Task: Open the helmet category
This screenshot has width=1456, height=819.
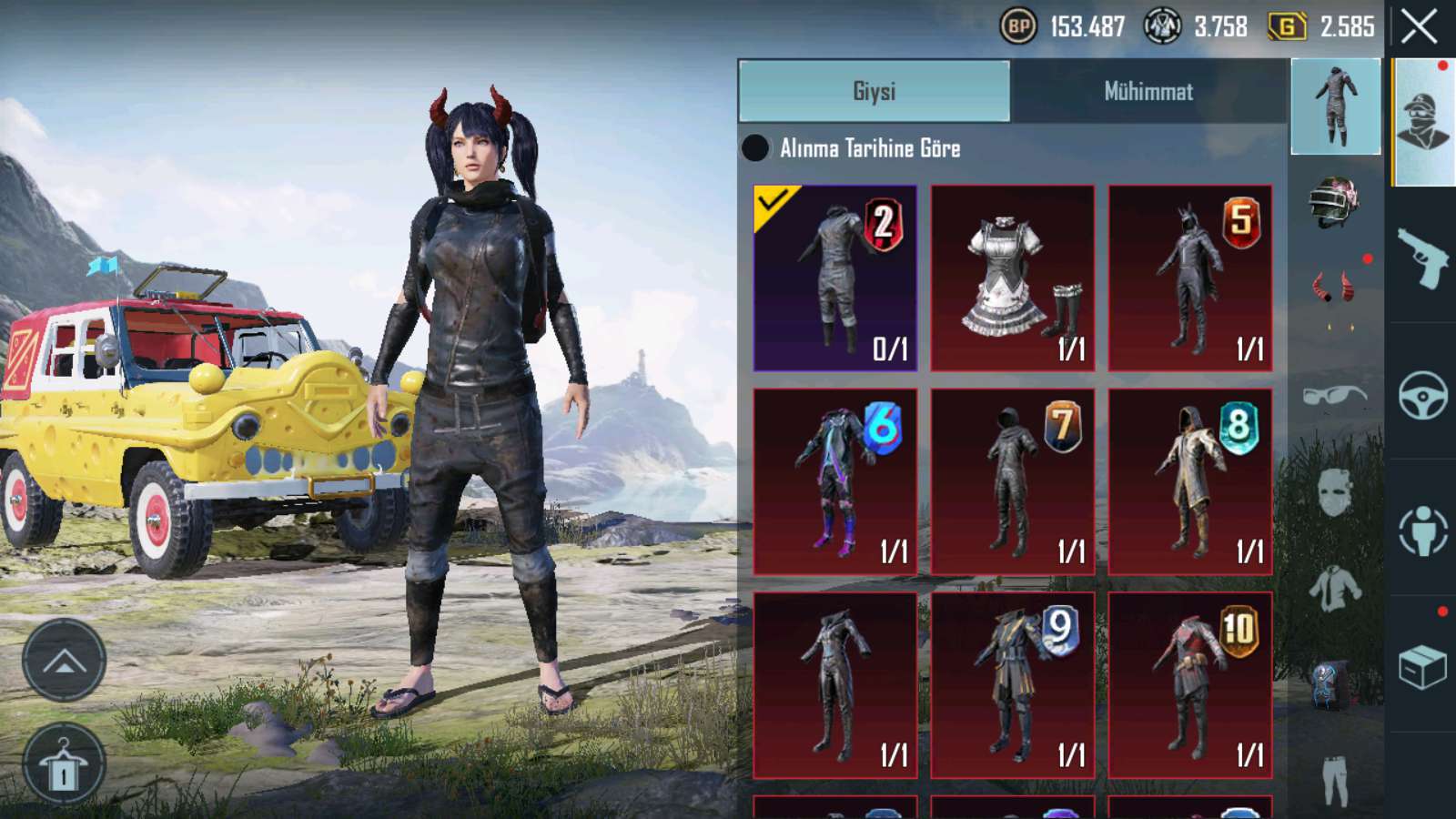Action: [1334, 201]
